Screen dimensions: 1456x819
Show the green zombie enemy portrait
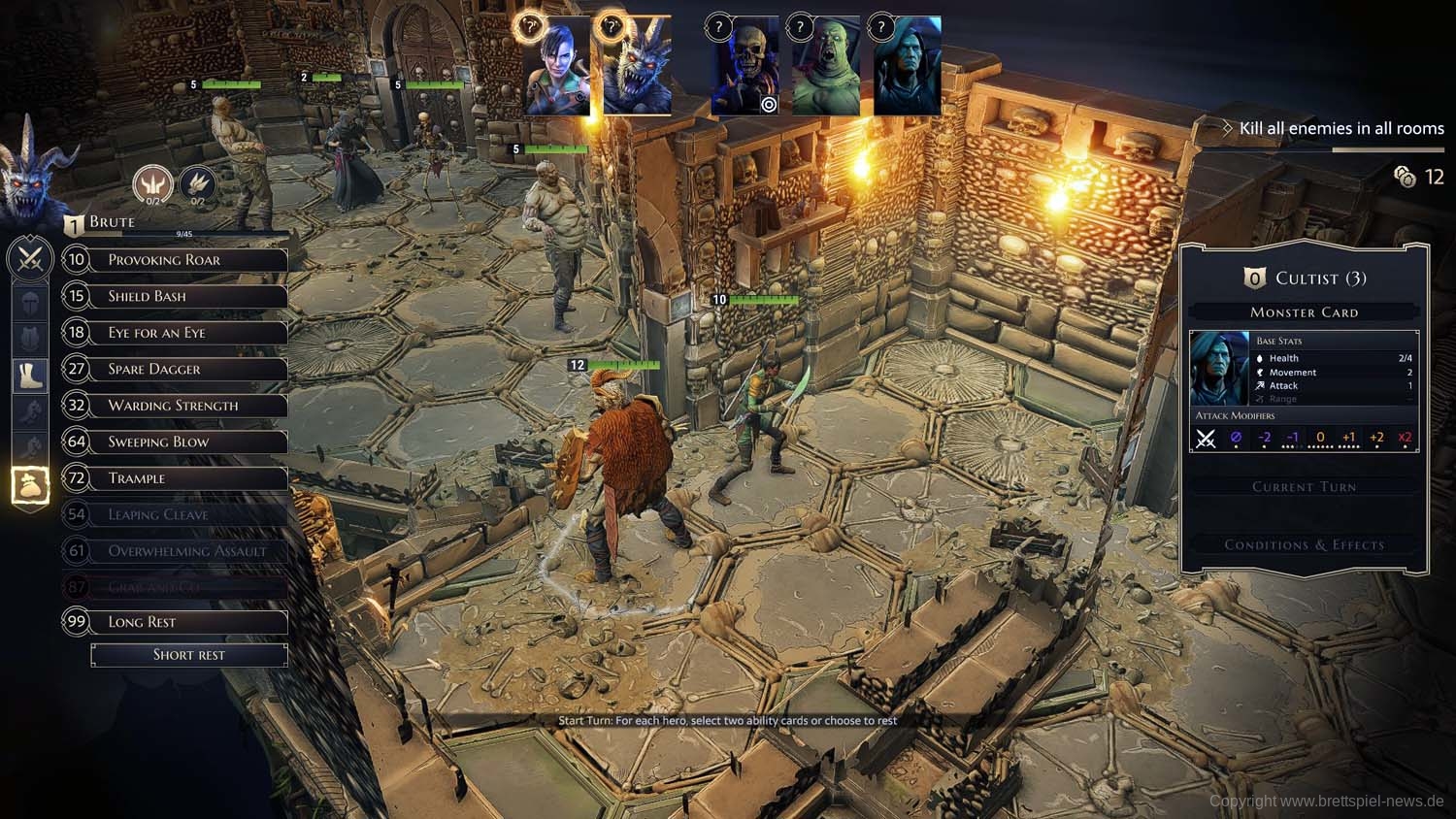(825, 68)
